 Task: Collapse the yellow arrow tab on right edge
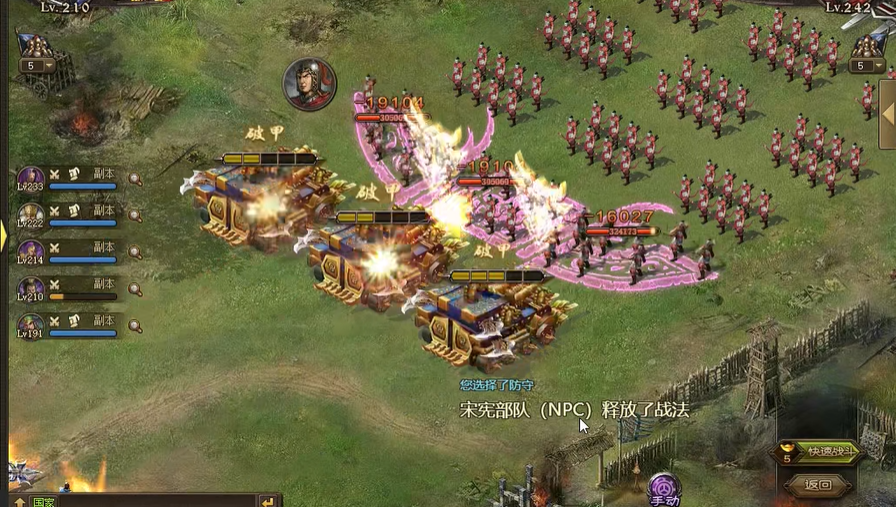[891, 100]
